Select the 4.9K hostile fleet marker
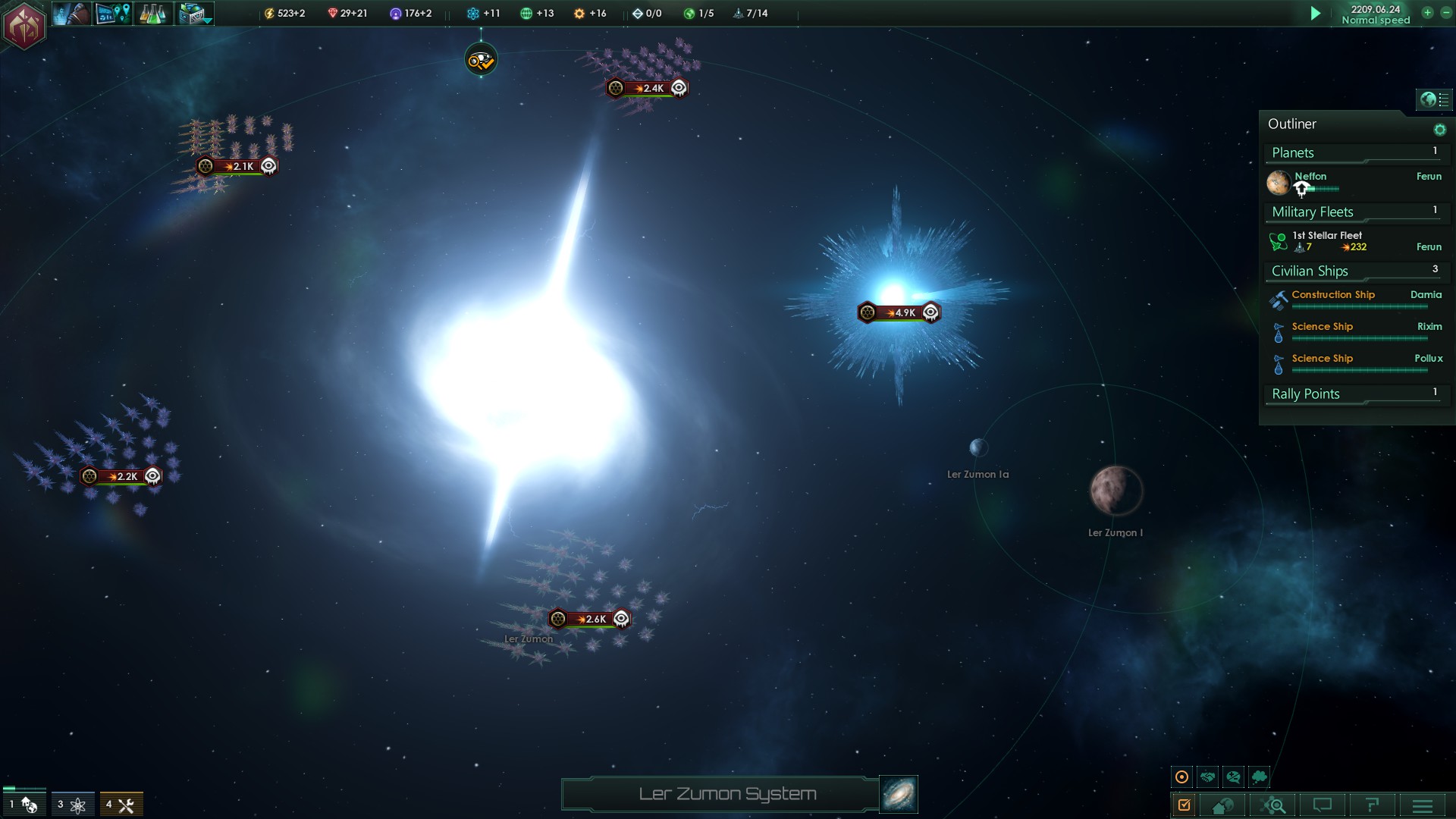1456x819 pixels. tap(899, 312)
